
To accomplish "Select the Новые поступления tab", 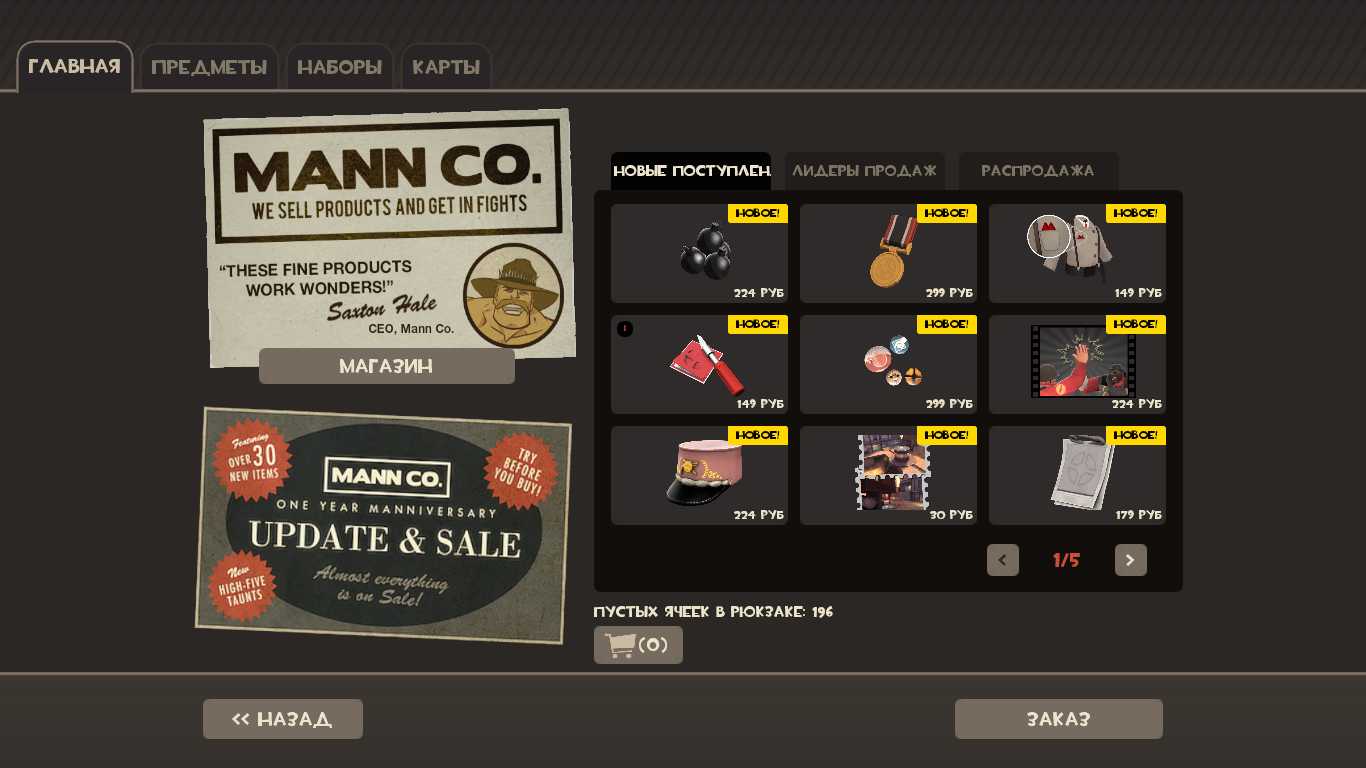I will pyautogui.click(x=691, y=171).
